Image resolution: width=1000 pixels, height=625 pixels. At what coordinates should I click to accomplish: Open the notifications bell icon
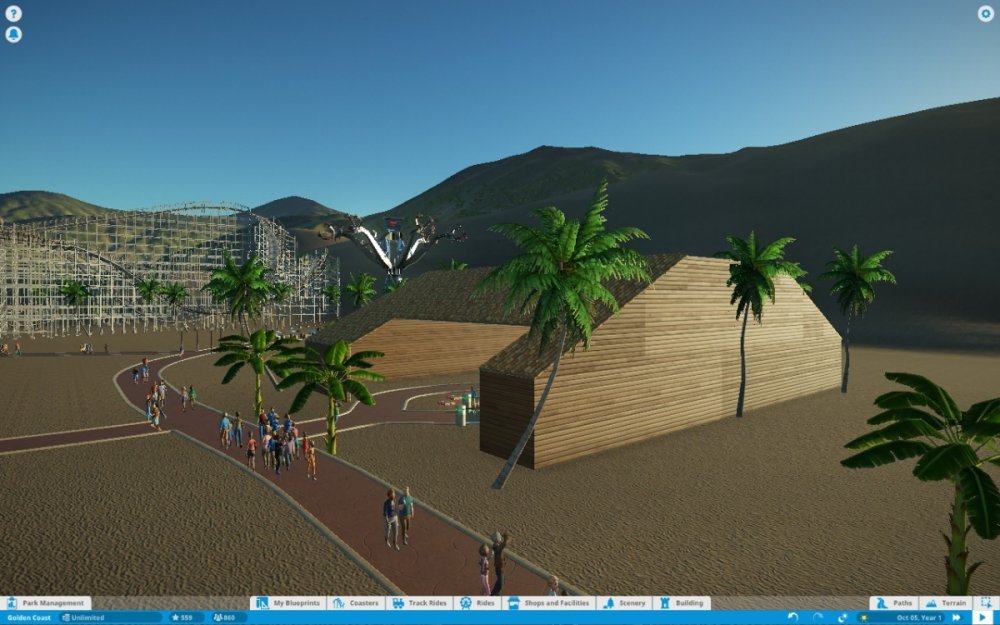(x=13, y=35)
